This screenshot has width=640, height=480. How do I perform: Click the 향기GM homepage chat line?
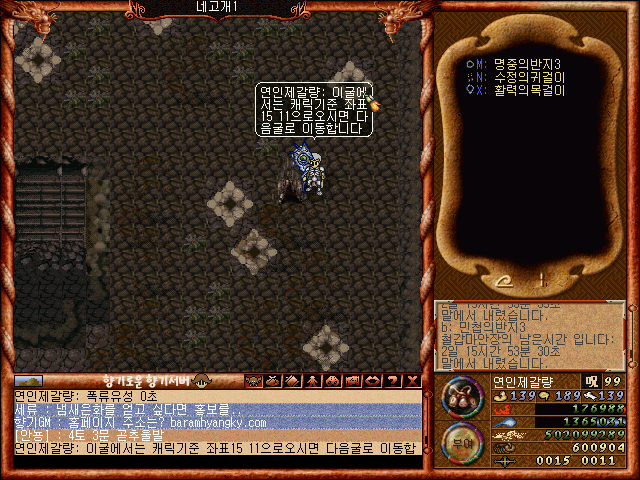pos(140,423)
